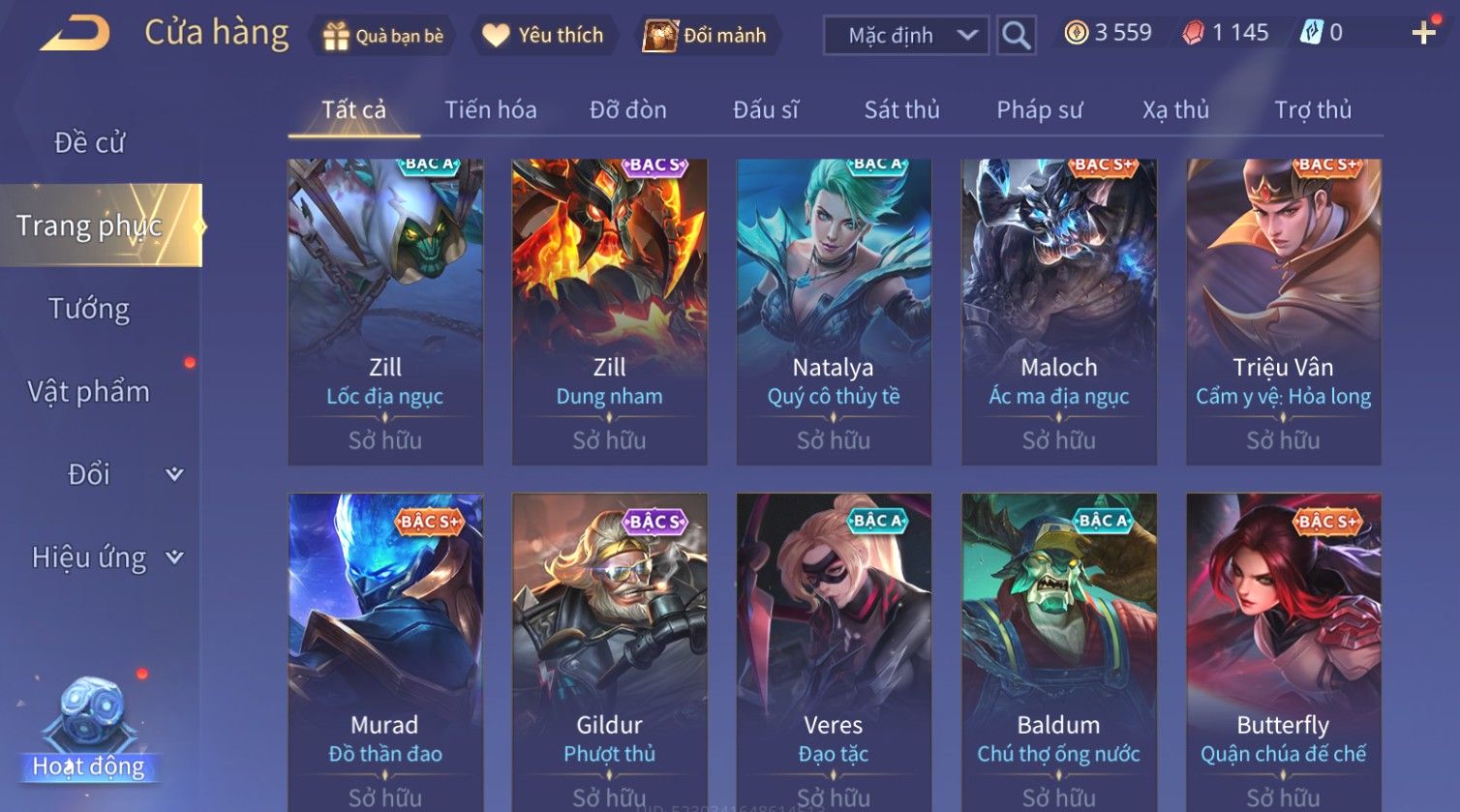The height and width of the screenshot is (812, 1460).
Task: Select the Pháp sư category tab
Action: tap(1039, 110)
